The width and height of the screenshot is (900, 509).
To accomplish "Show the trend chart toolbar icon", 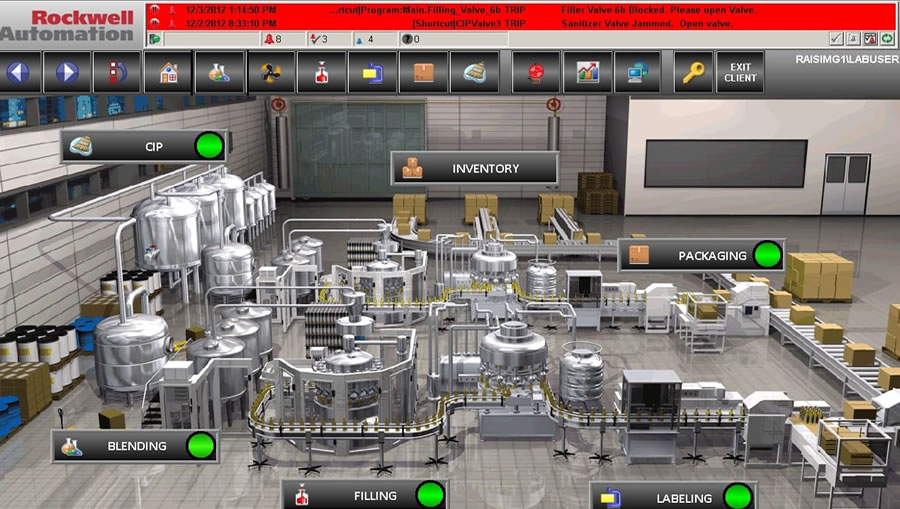I will [587, 73].
